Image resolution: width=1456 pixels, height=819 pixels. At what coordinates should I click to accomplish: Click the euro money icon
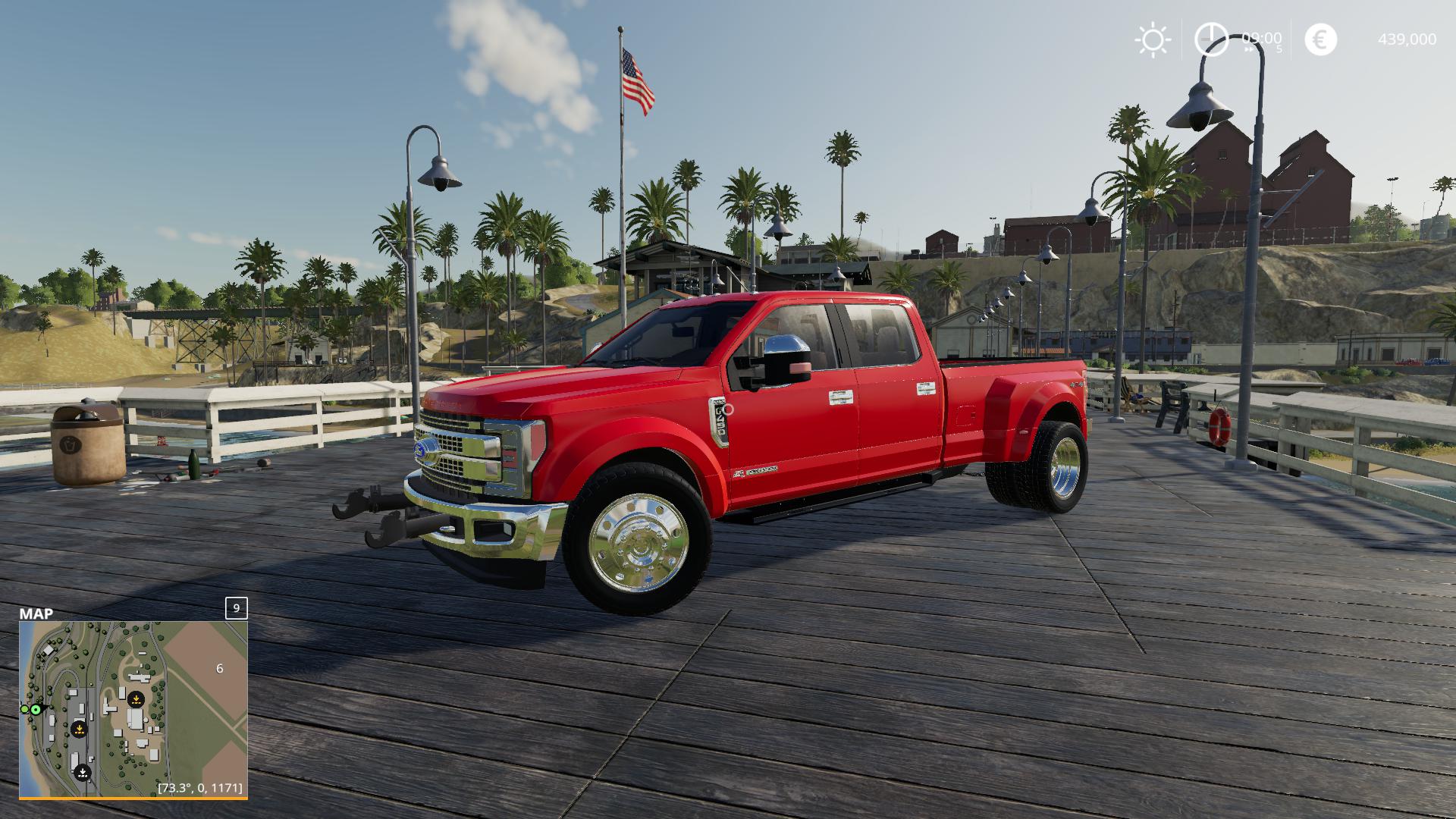1320,39
